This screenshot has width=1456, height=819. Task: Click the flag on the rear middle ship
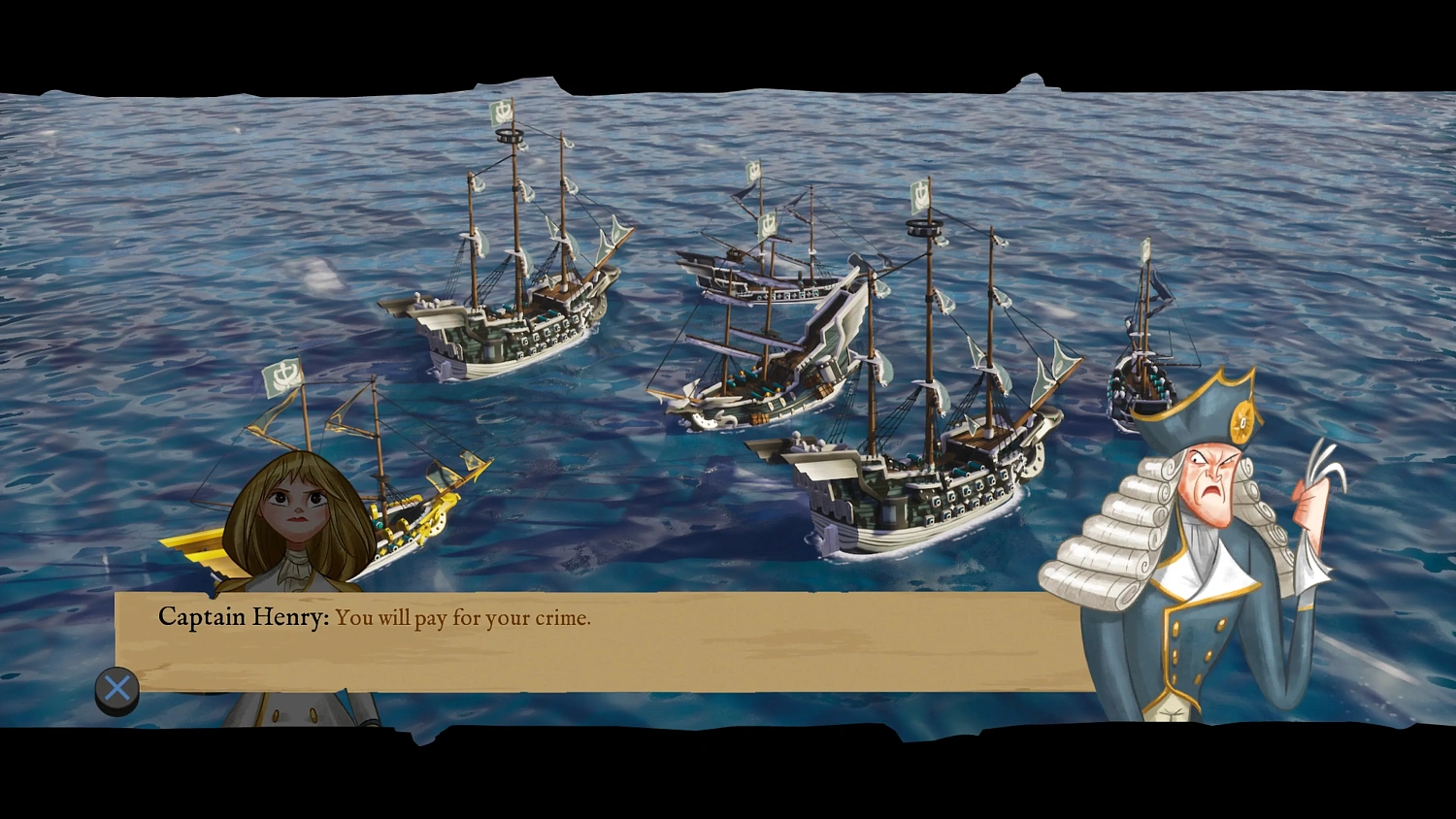(755, 170)
